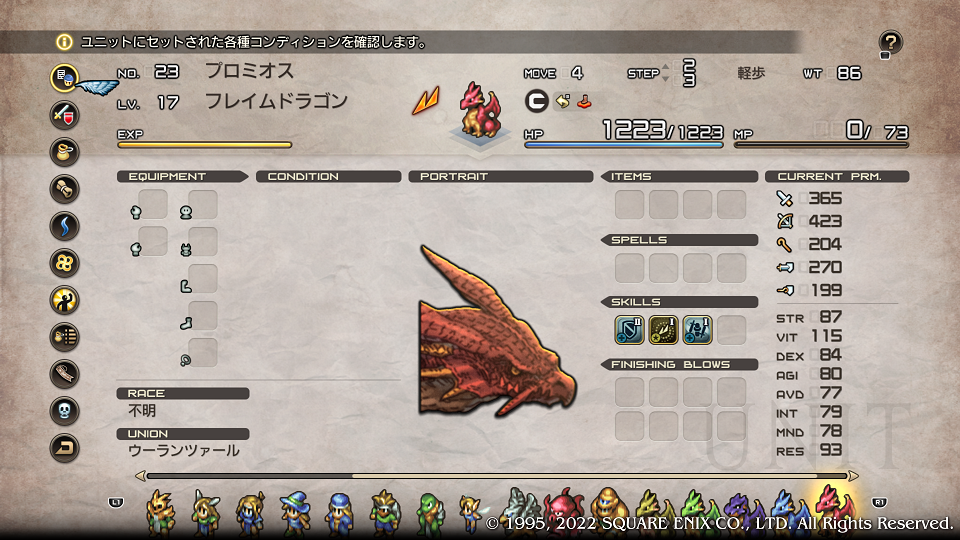Select the sword and potion sidebar icon
This screenshot has width=960, height=540.
(x=65, y=114)
